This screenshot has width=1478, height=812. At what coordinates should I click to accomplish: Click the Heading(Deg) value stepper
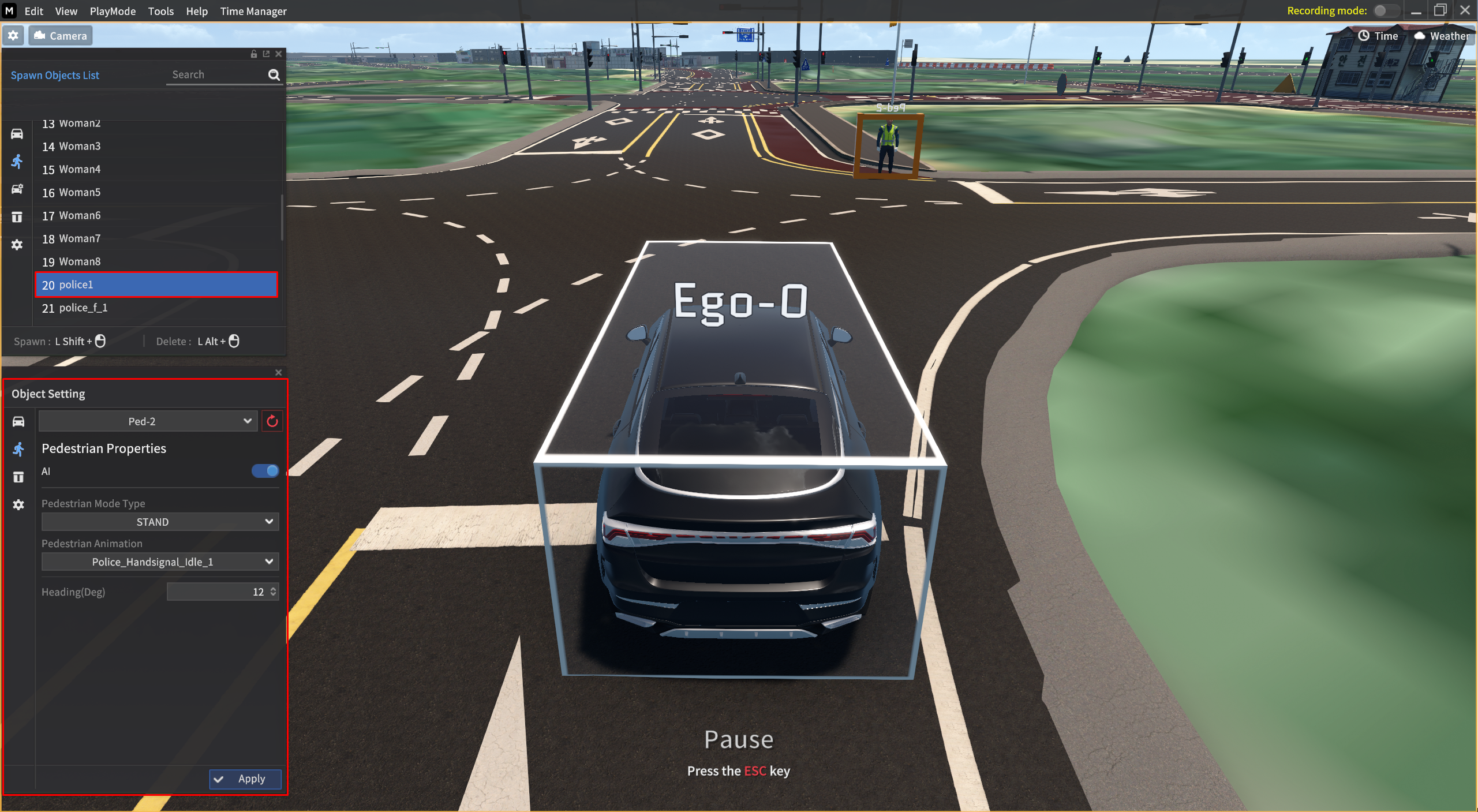click(x=273, y=592)
